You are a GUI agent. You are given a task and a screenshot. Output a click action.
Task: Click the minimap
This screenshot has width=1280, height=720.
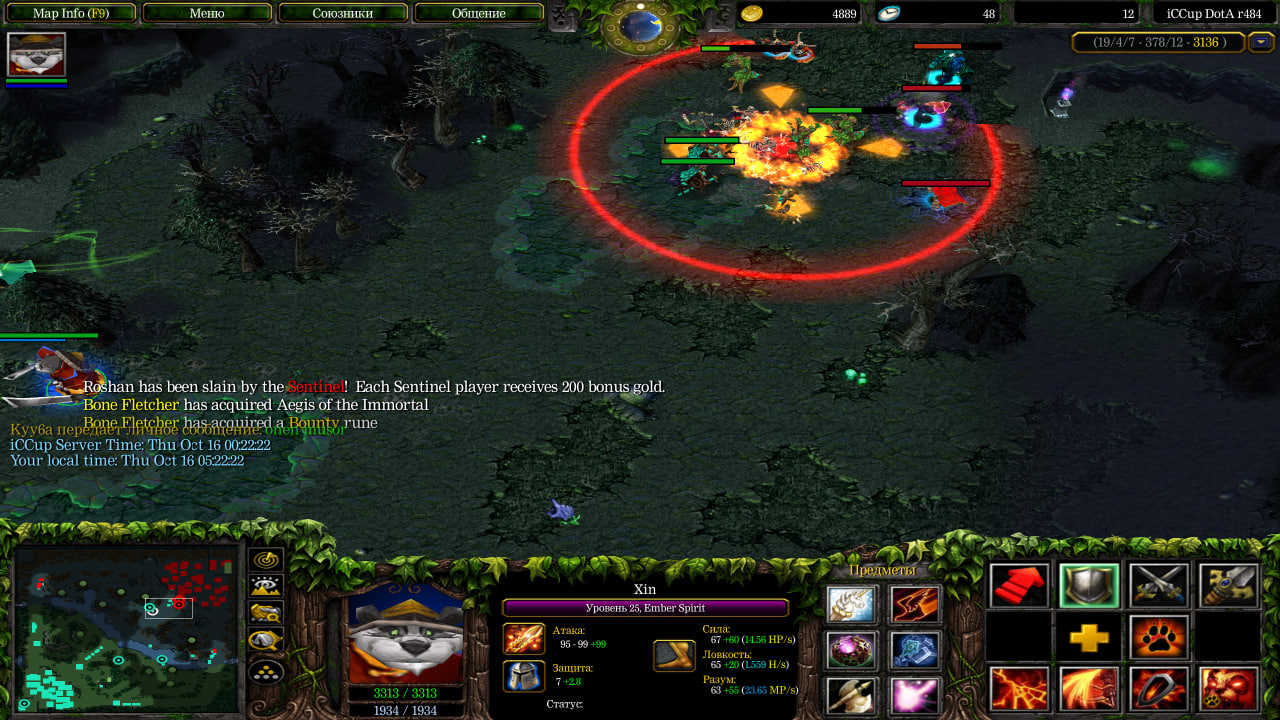[x=127, y=629]
